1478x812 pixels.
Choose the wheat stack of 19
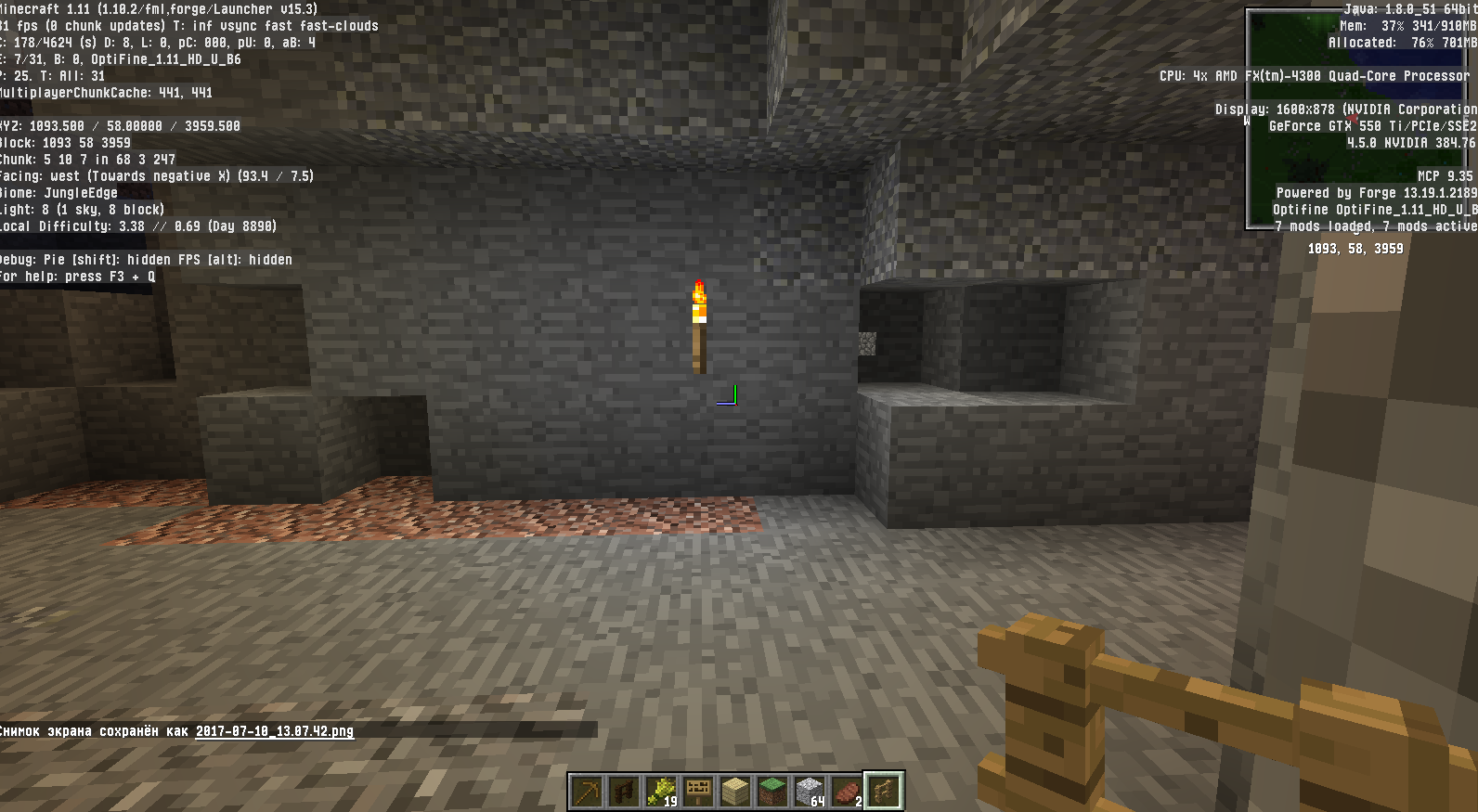(661, 792)
